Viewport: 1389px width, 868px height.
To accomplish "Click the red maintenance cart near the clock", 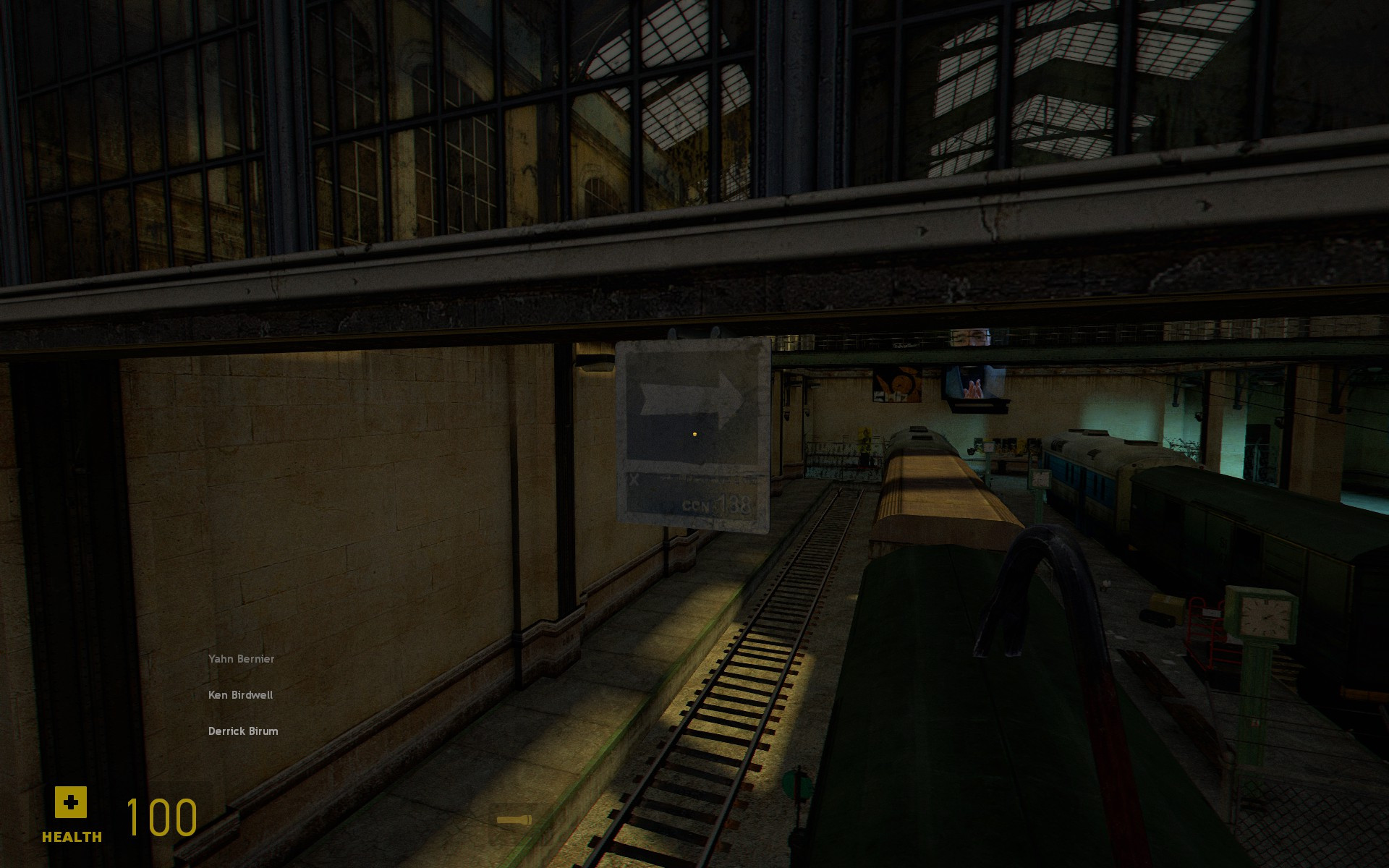I will coord(1205,634).
